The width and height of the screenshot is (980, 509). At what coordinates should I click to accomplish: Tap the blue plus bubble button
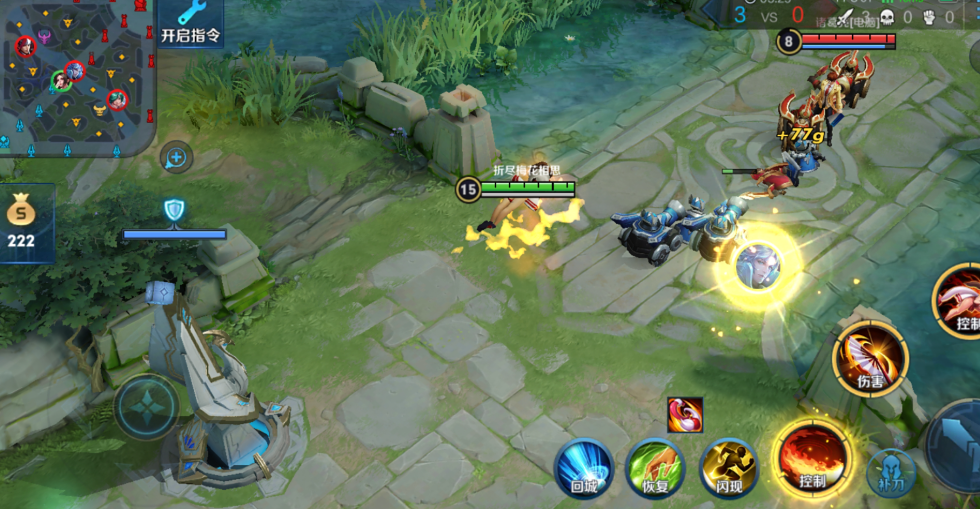click(x=176, y=157)
